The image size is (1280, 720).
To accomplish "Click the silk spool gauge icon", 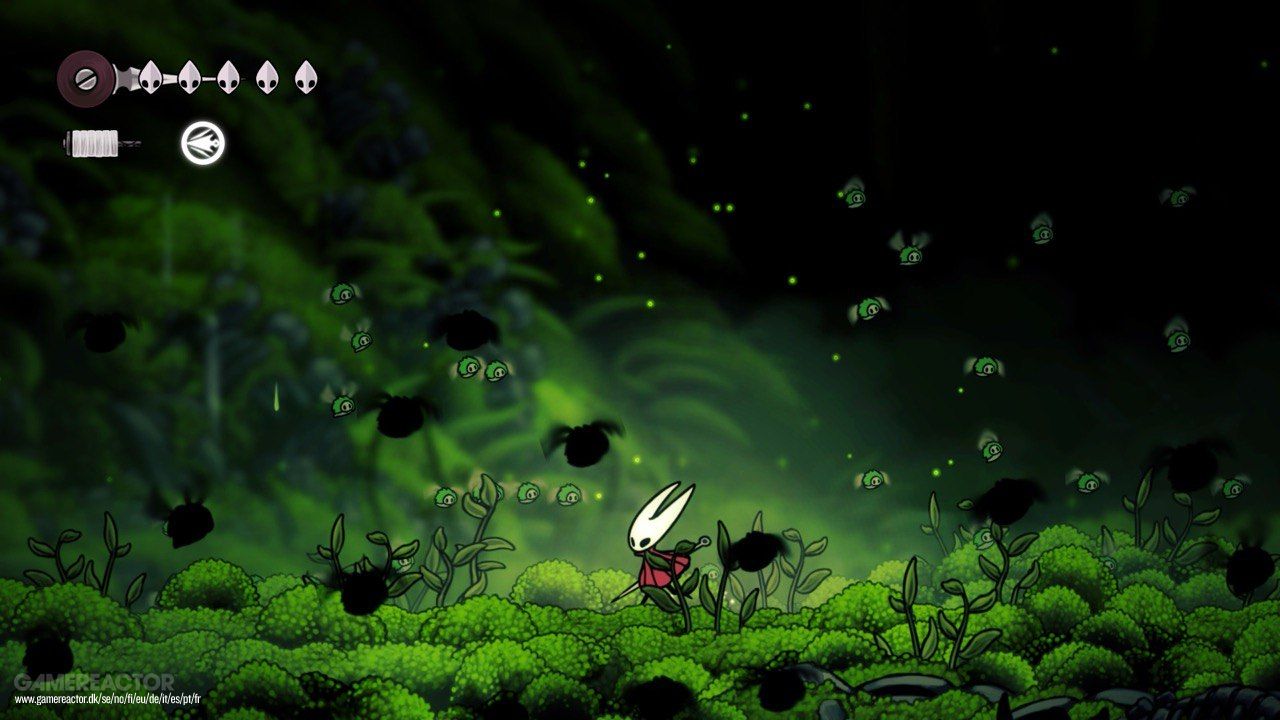I will [94, 143].
